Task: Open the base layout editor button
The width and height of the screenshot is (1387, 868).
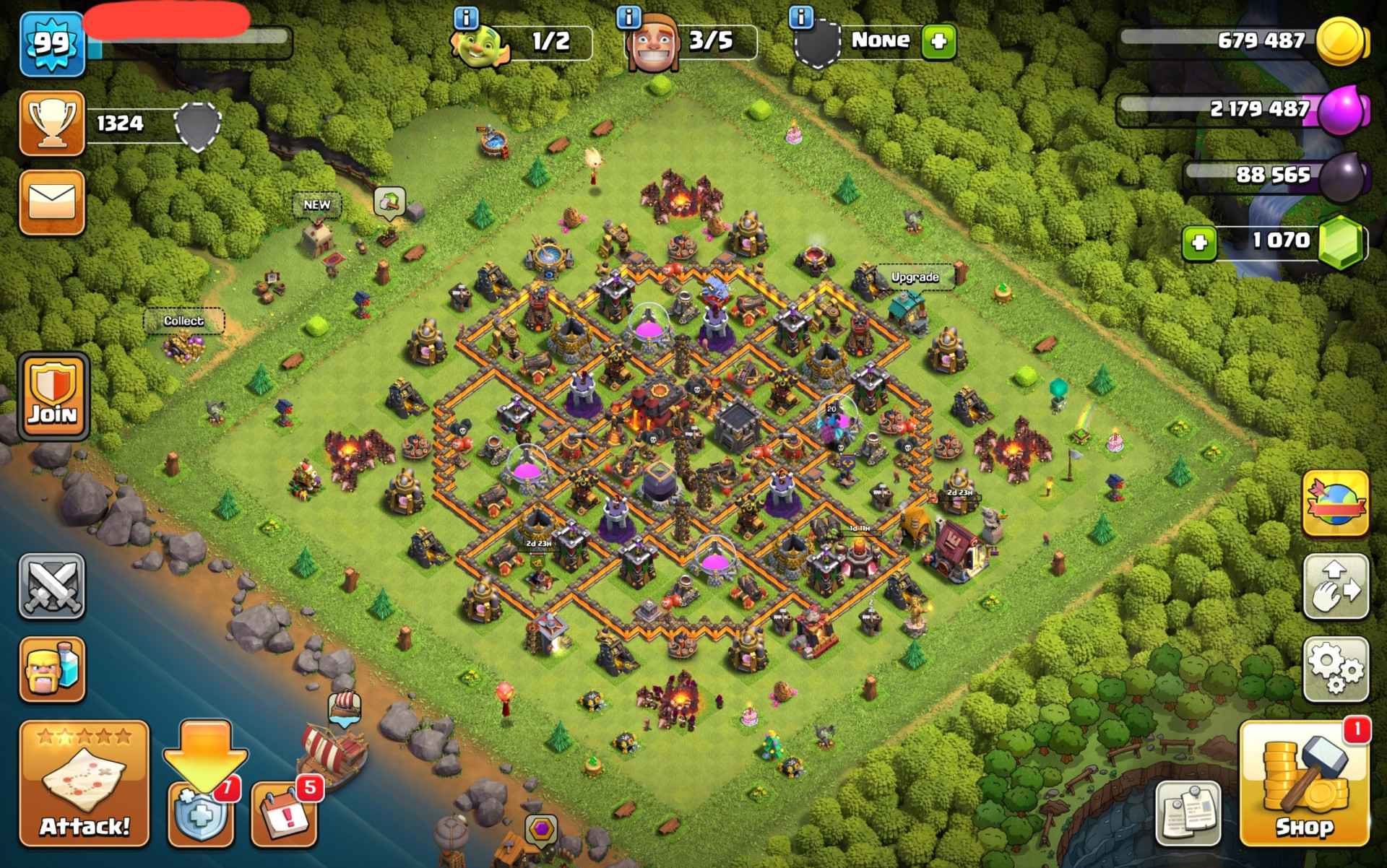Action: pyautogui.click(x=1336, y=586)
